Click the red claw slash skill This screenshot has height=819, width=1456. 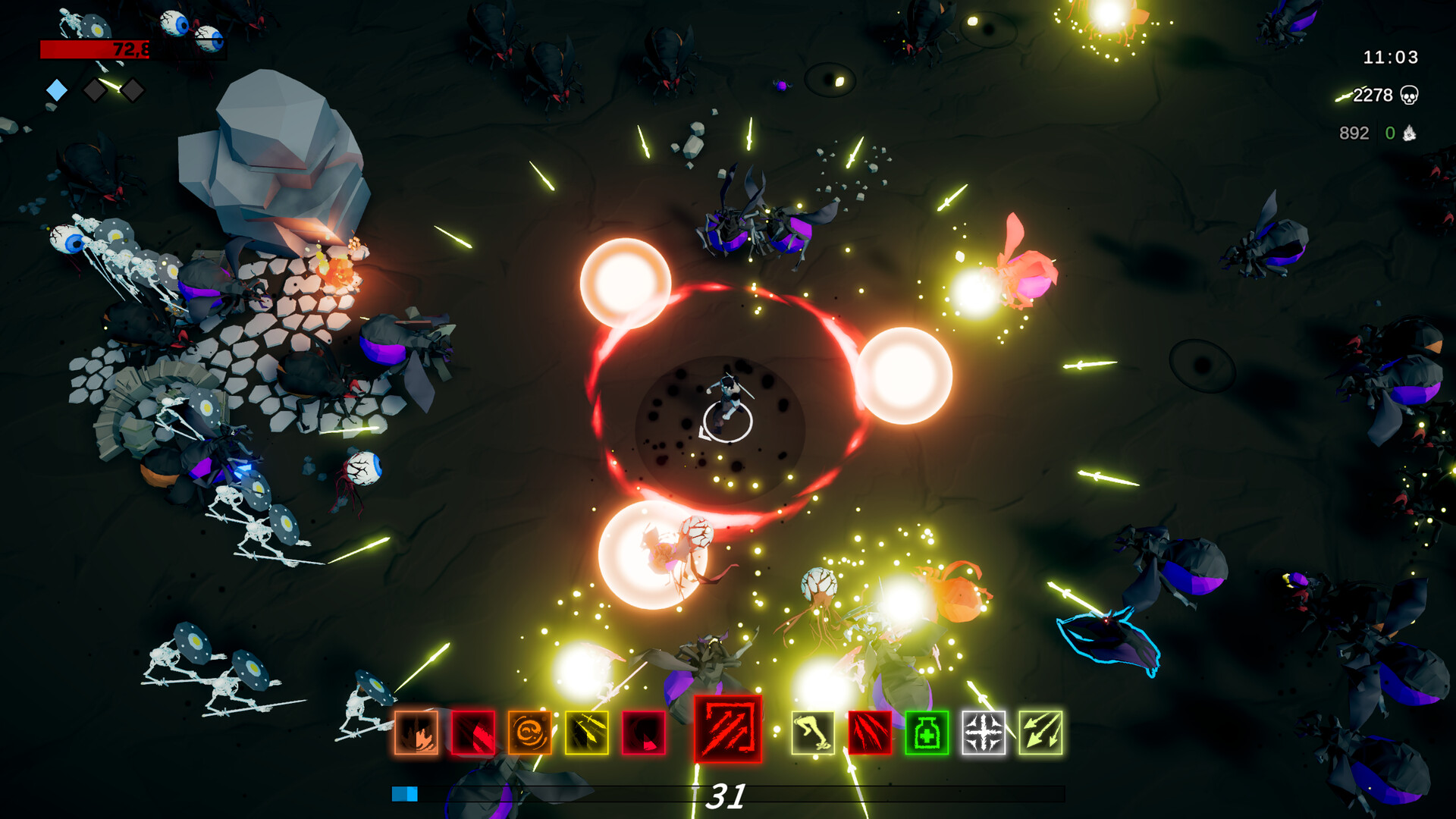[870, 733]
